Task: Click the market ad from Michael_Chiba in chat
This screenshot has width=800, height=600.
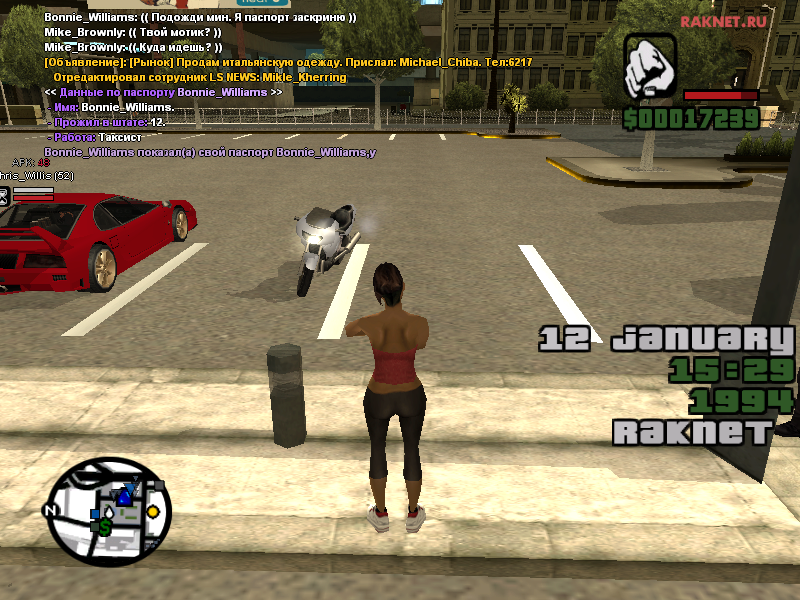Action: [288, 62]
